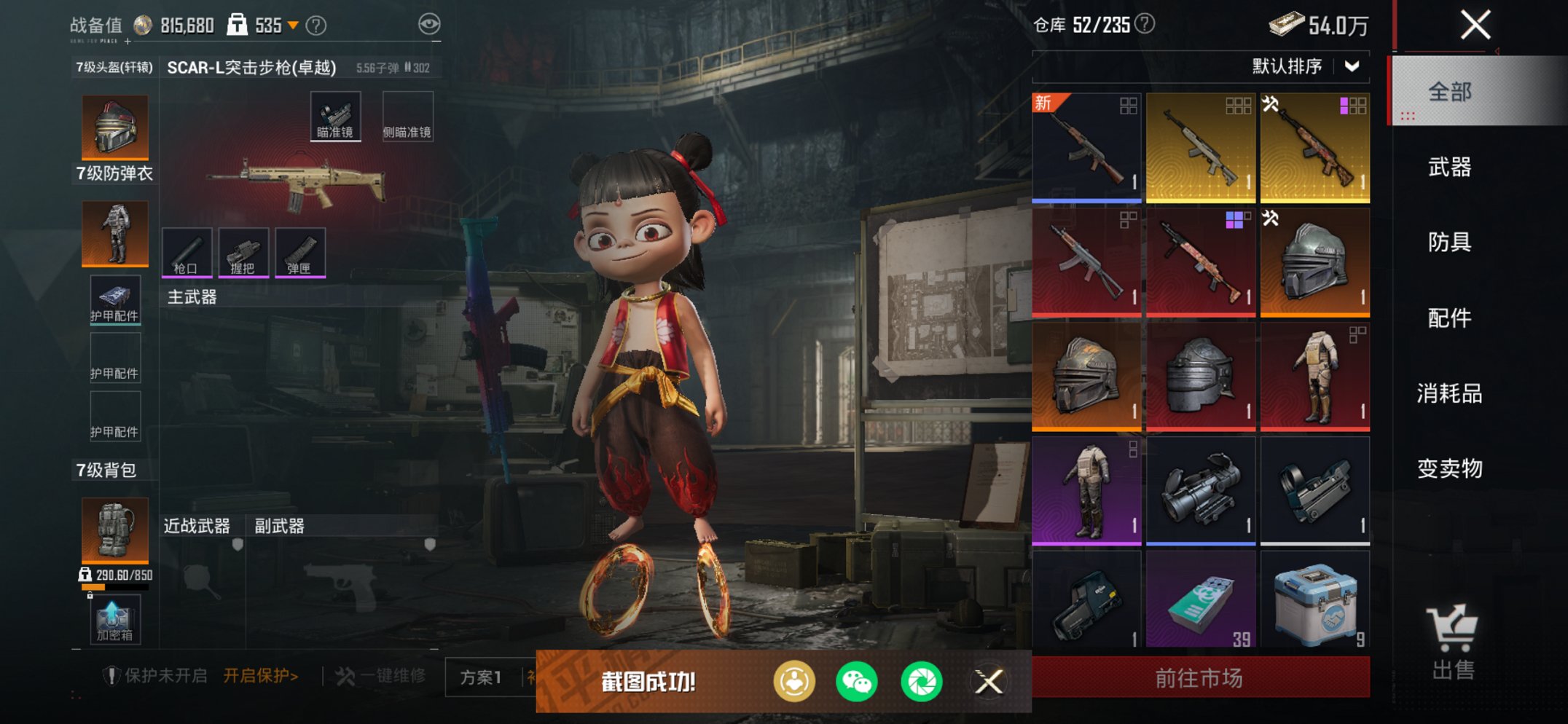The width and height of the screenshot is (1568, 724).
Task: Select the 消耗品 consumables tab
Action: pyautogui.click(x=1449, y=393)
